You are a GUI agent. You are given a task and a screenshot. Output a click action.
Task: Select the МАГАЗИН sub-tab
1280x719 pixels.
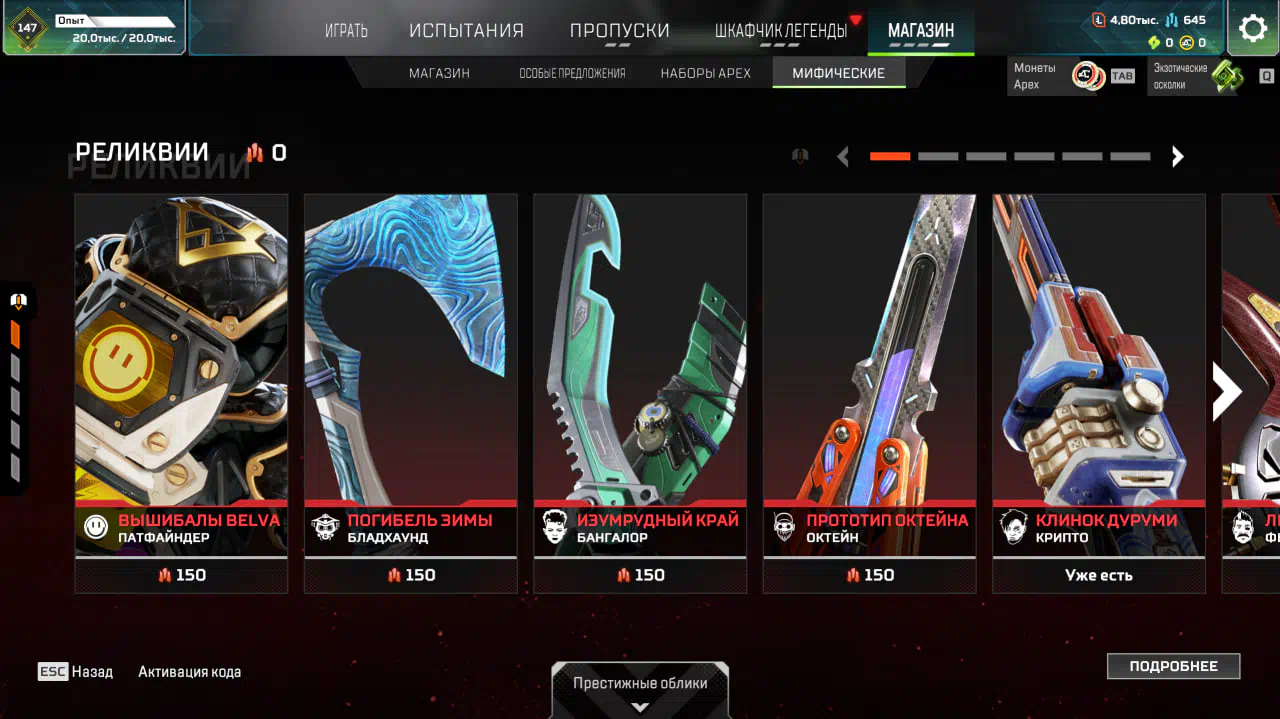439,73
